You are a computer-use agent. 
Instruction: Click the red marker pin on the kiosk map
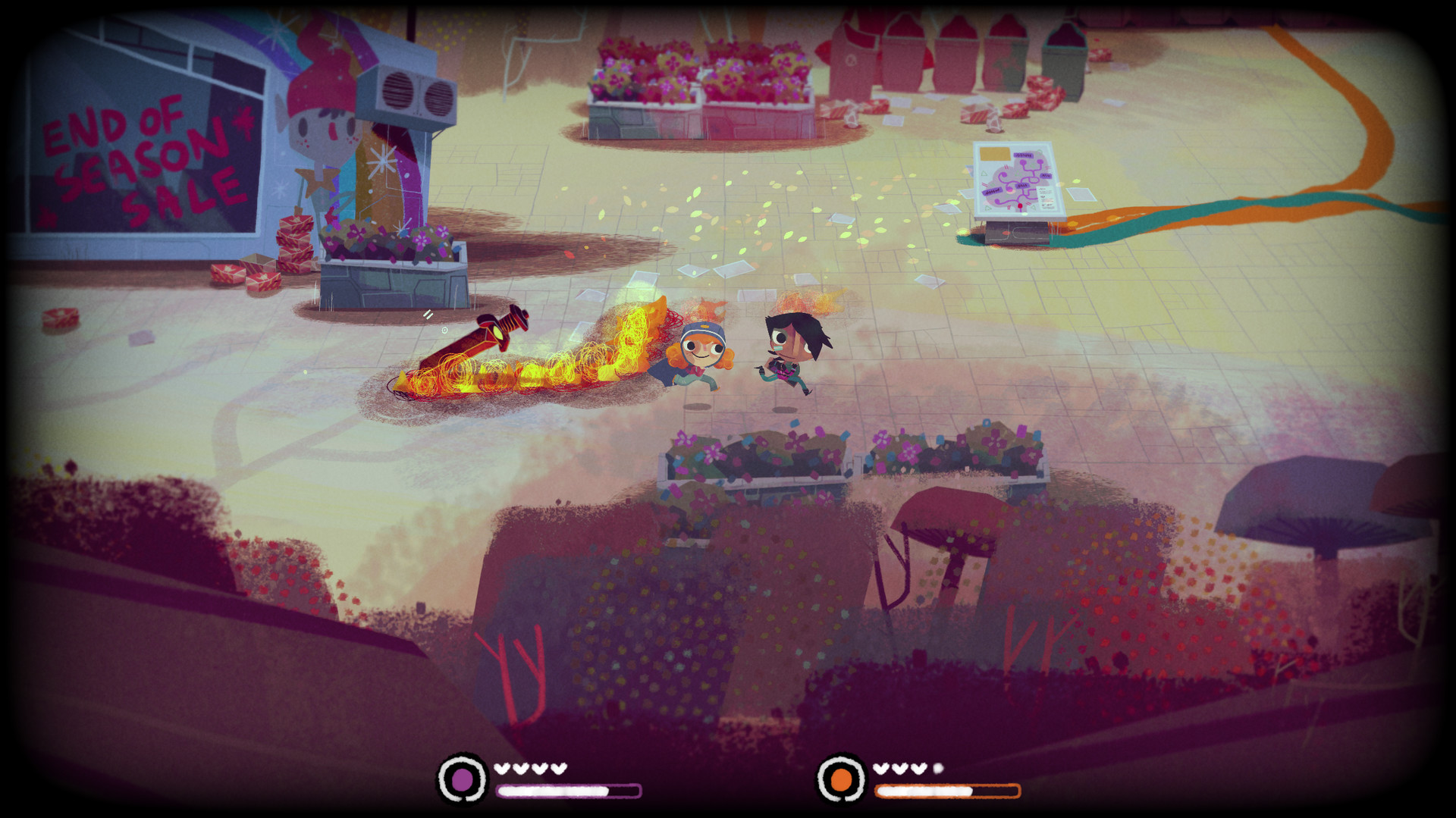[x=1020, y=205]
